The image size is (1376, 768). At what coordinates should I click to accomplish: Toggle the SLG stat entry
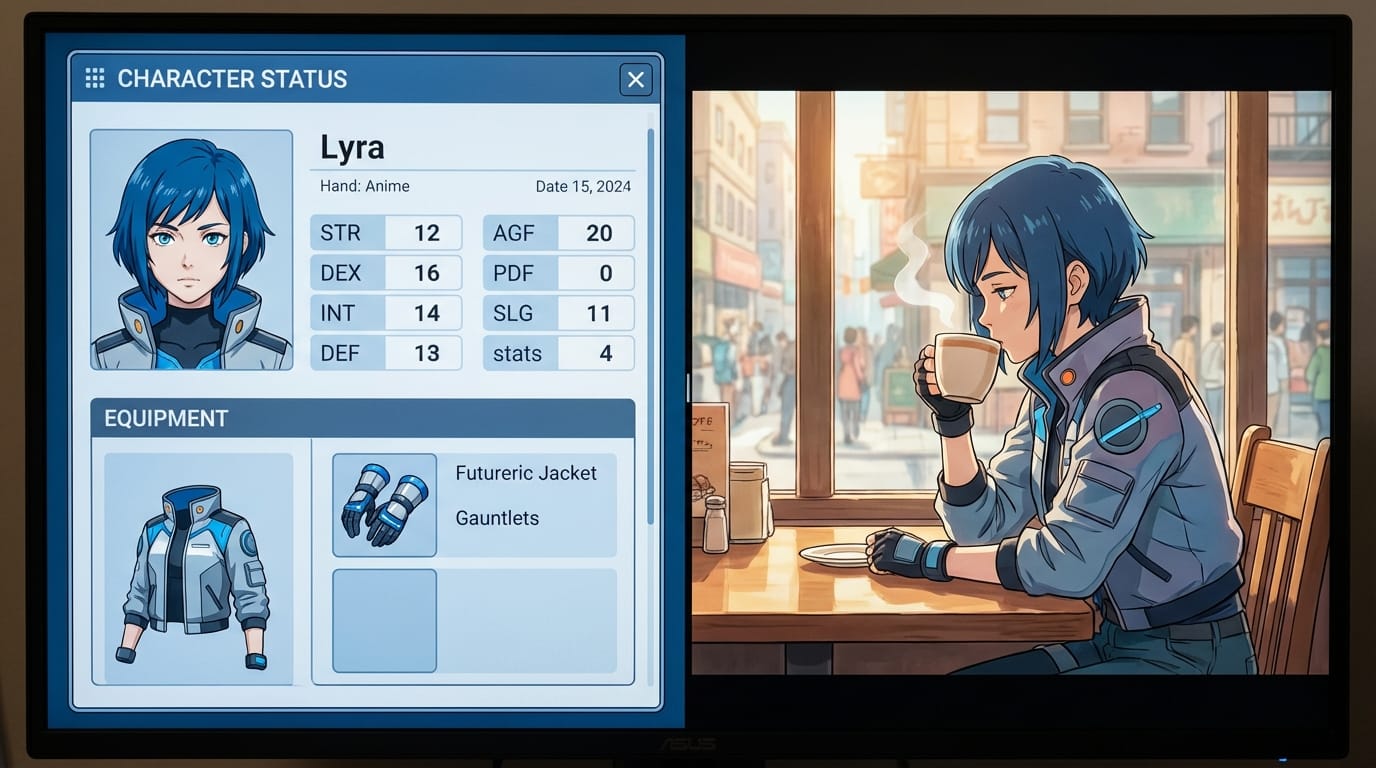pos(558,312)
